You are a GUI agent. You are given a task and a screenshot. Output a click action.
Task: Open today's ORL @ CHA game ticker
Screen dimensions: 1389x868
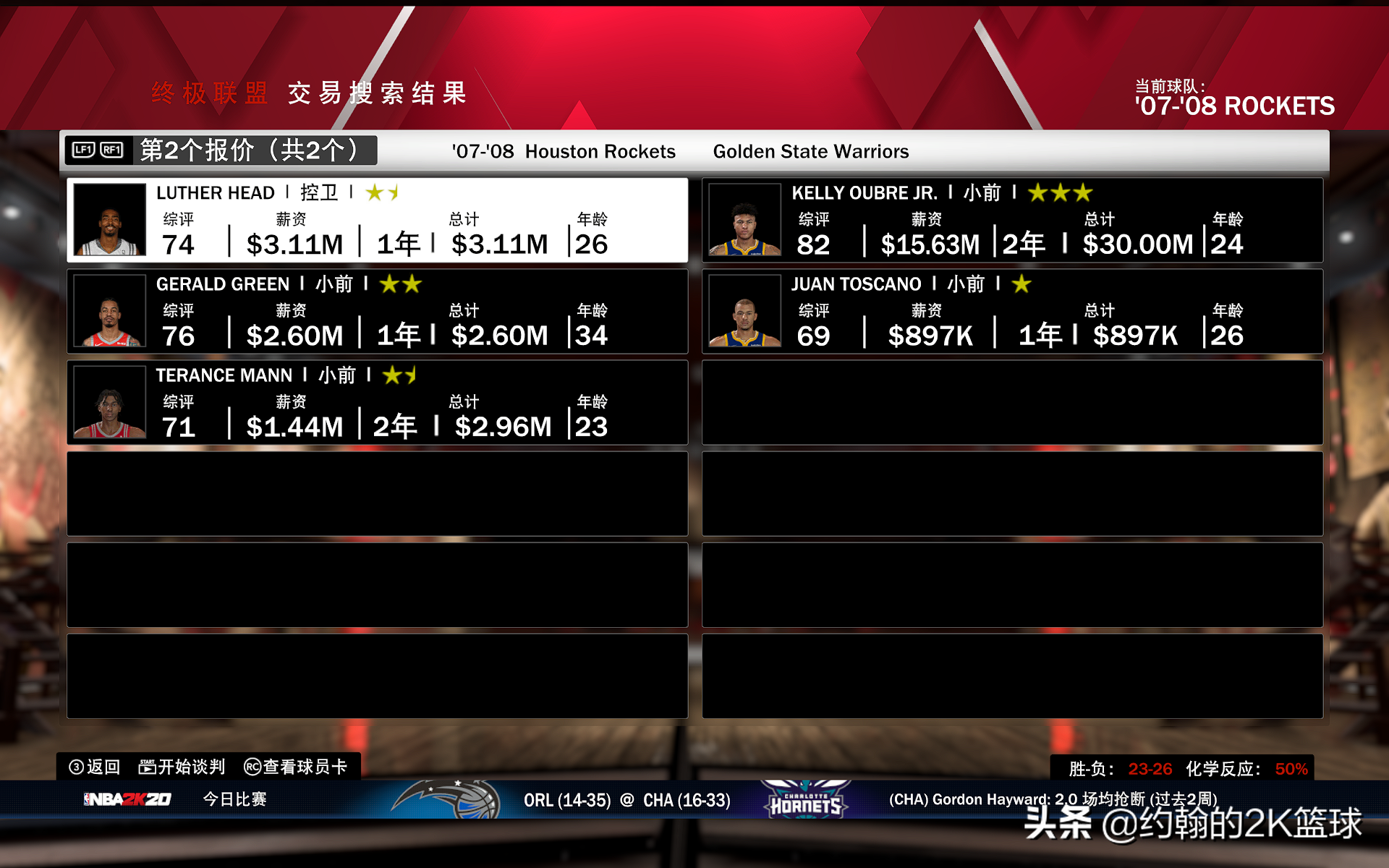pos(626,800)
